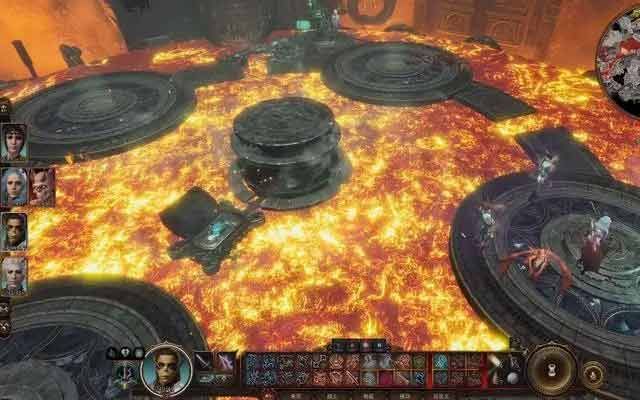The image size is (640, 400).
Task: Select the ranged weapon slot by the portrait
Action: click(227, 362)
